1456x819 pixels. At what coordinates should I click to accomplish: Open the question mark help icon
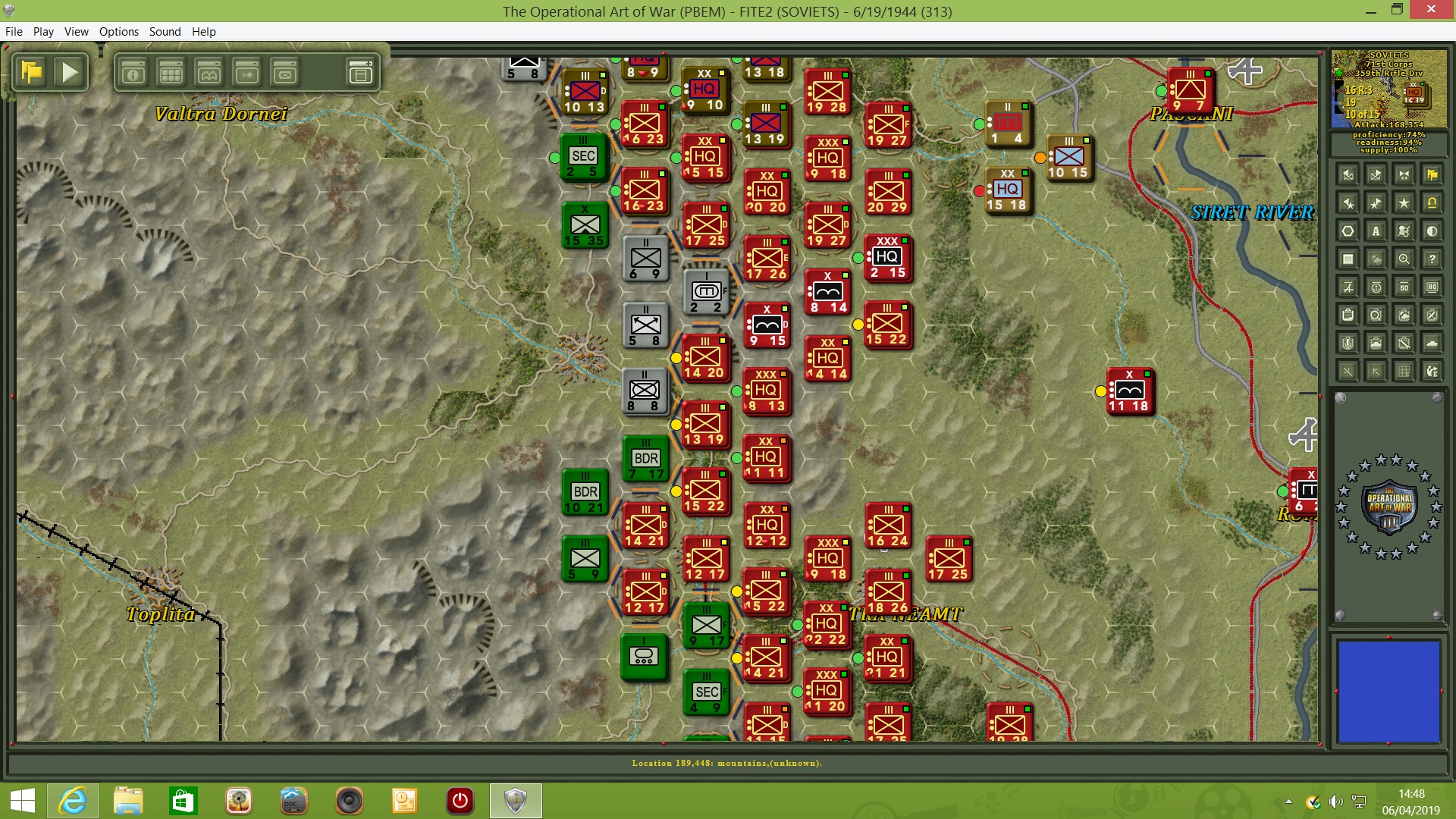(x=1432, y=259)
